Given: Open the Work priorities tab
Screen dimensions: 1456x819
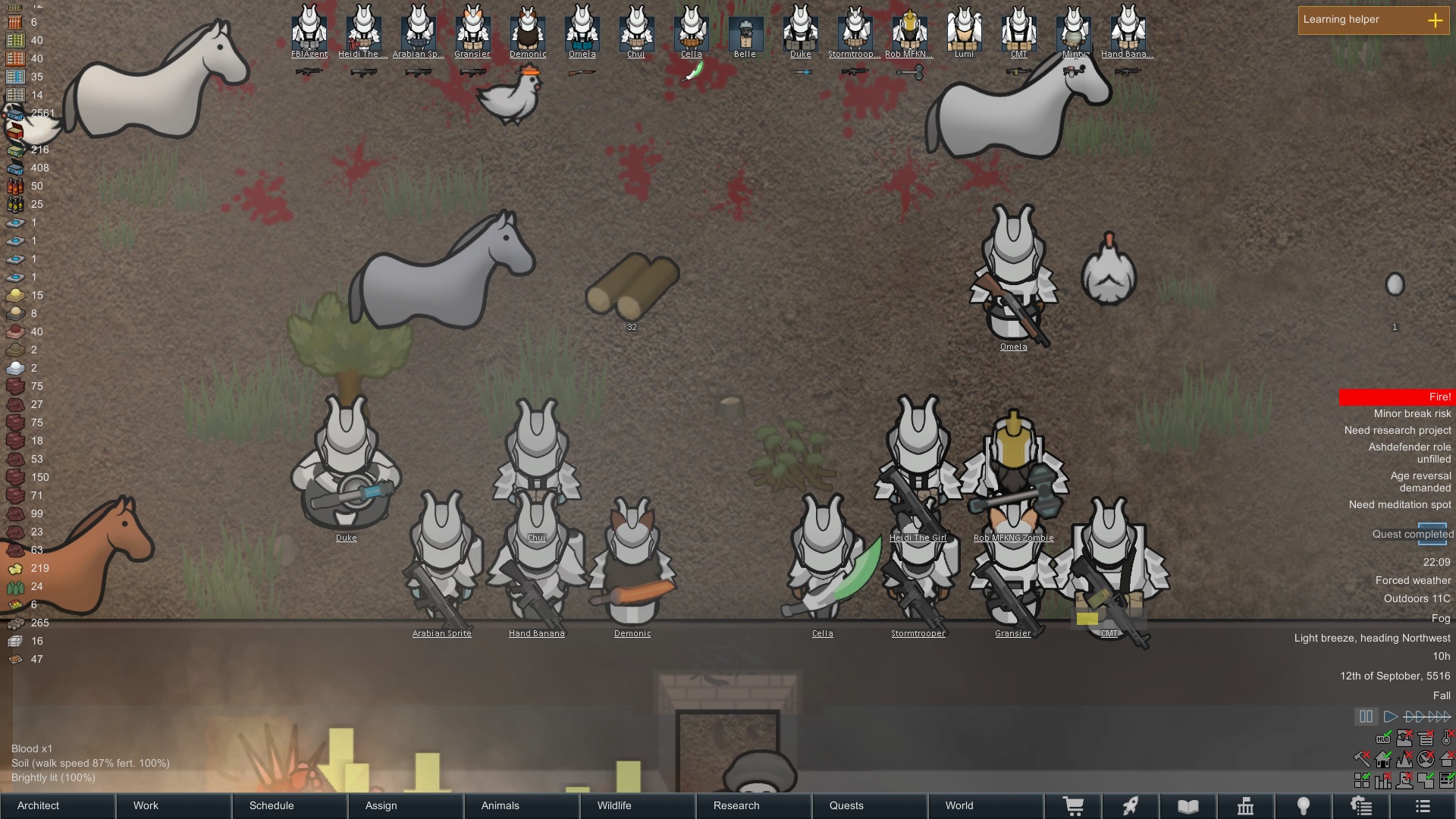Looking at the screenshot, I should point(174,805).
